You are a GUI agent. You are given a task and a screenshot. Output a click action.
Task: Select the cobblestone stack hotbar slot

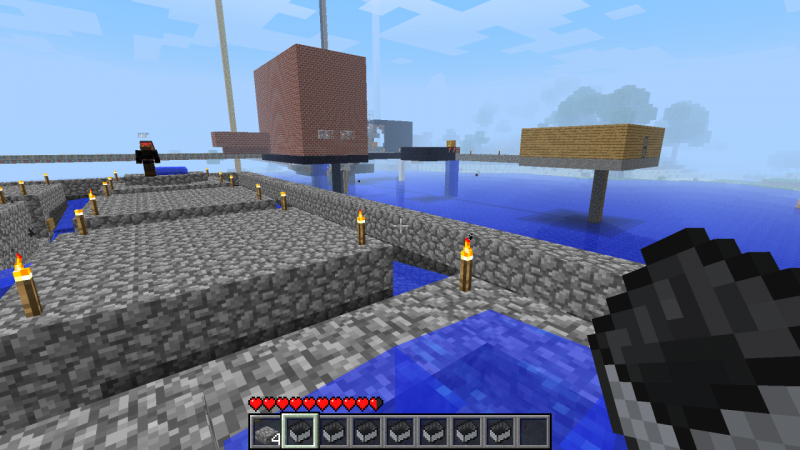coord(265,432)
